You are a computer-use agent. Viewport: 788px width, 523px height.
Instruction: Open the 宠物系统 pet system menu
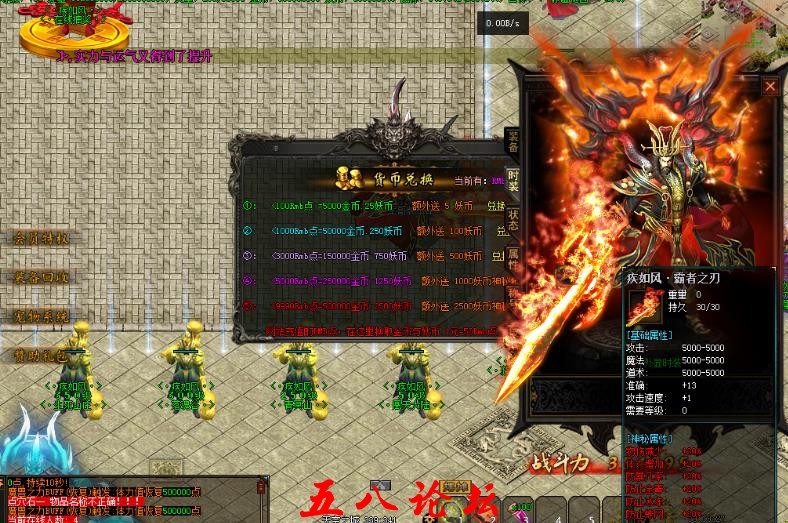click(41, 317)
